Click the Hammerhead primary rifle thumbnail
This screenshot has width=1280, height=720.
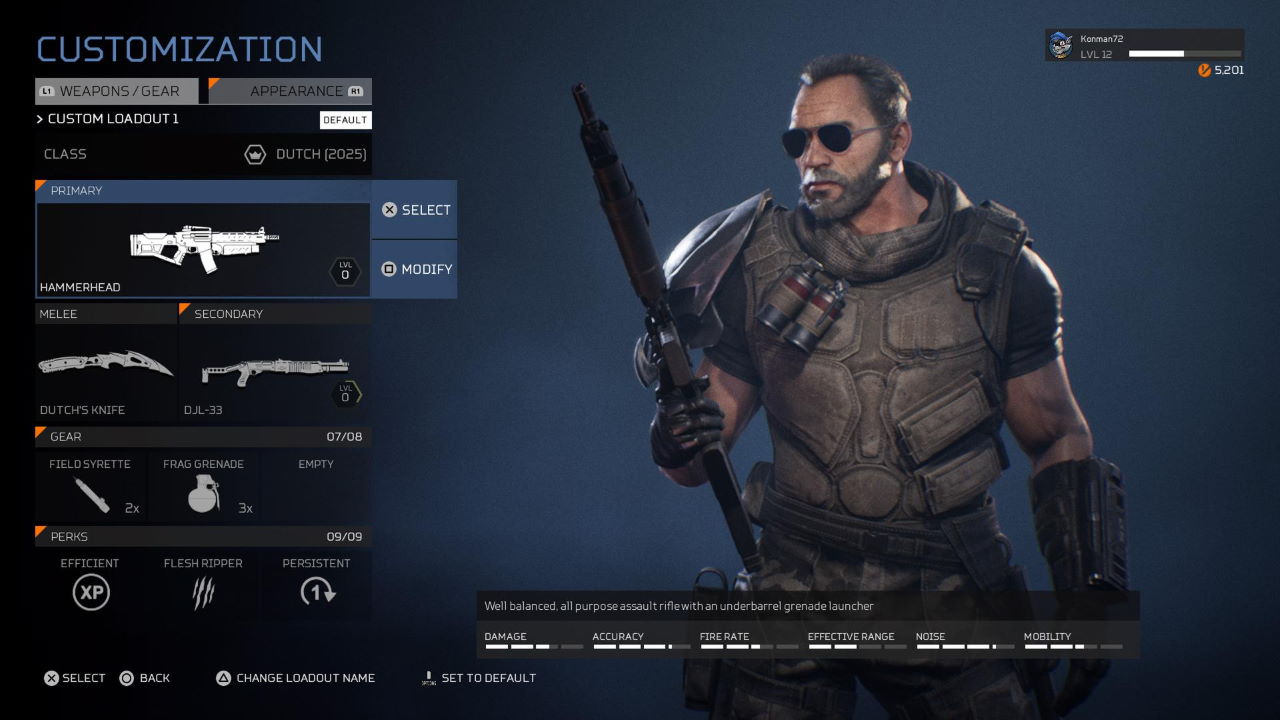coord(200,247)
